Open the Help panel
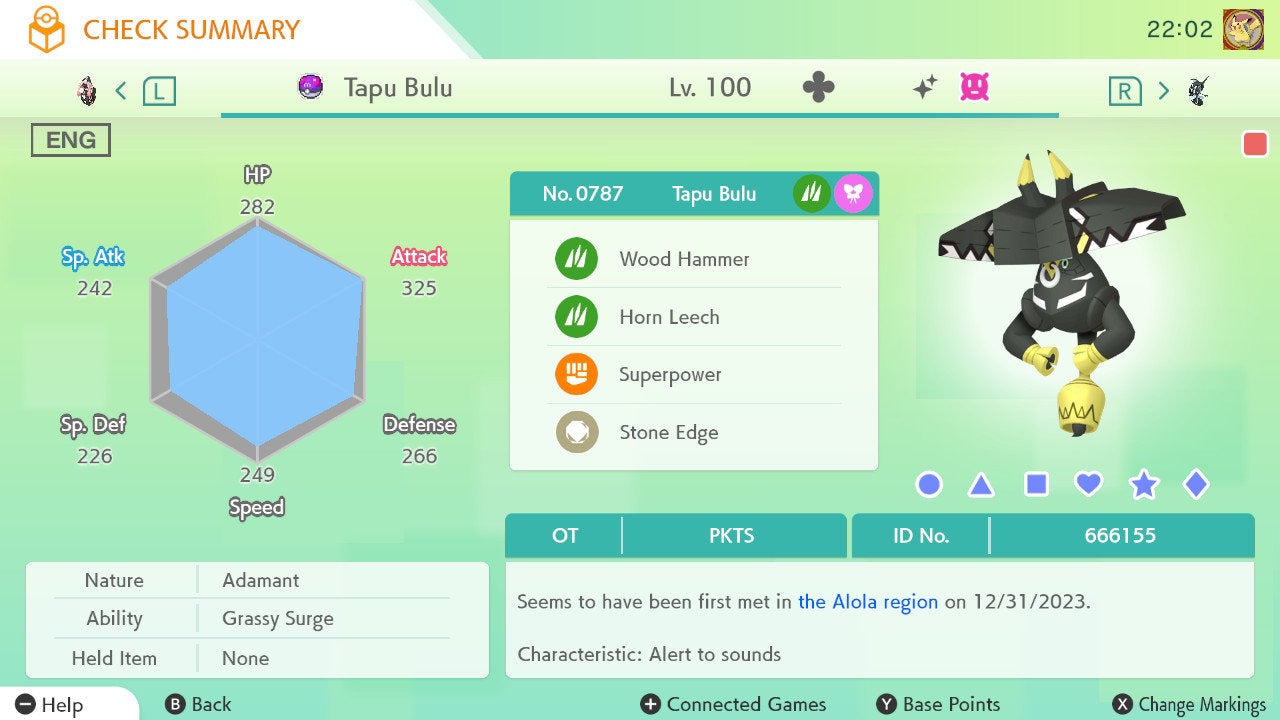1280x720 pixels. (x=50, y=705)
